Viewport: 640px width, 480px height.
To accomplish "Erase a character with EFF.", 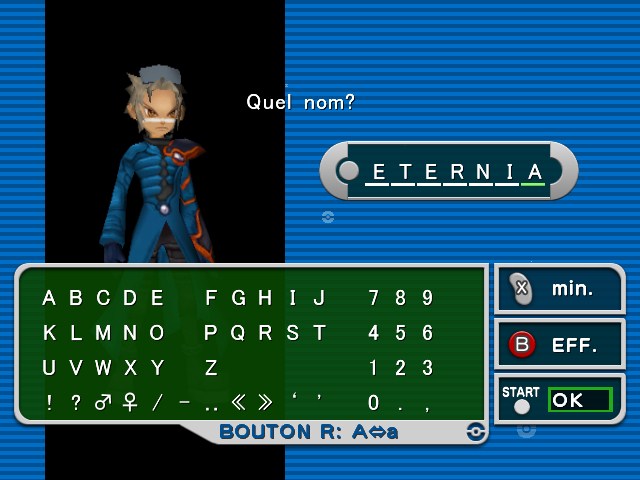I will (559, 346).
